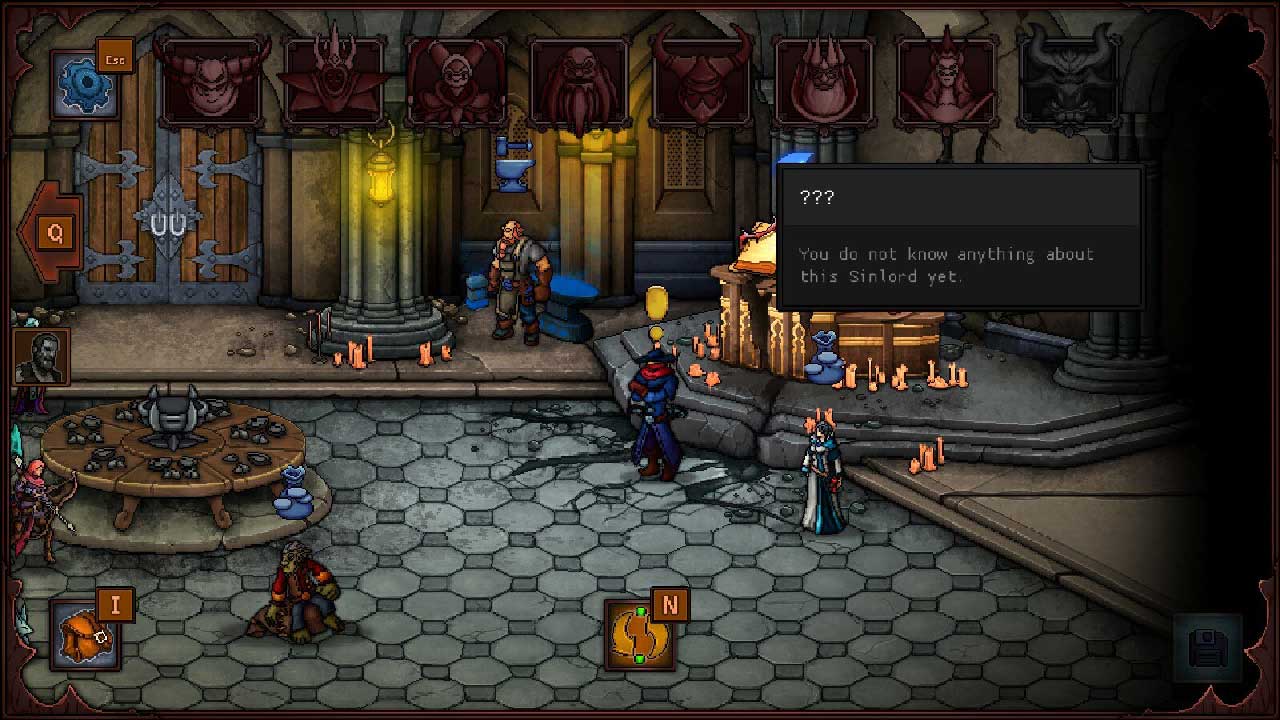Image resolution: width=1280 pixels, height=720 pixels.
Task: Click the orange swap arrows button
Action: point(639,635)
